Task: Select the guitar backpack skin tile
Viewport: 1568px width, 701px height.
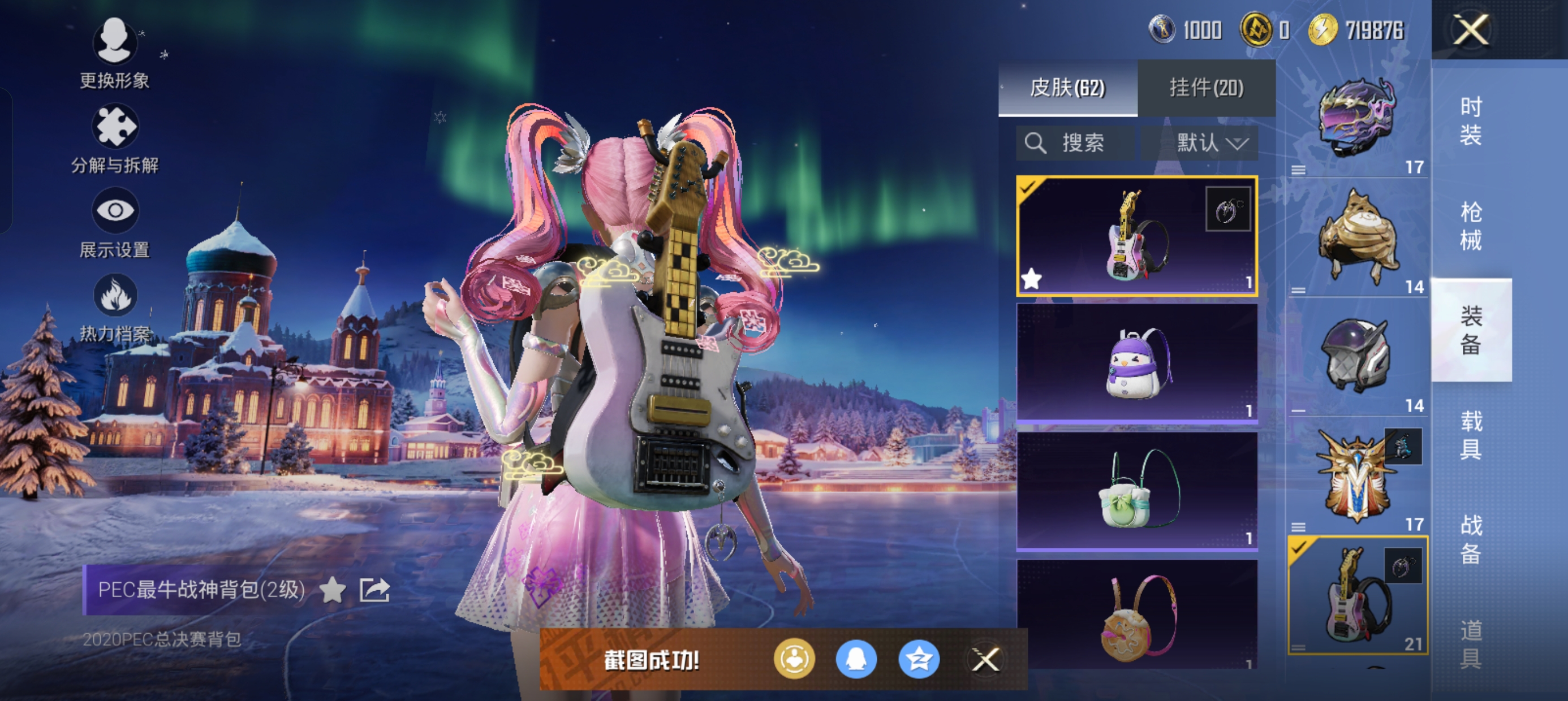Action: (1136, 236)
